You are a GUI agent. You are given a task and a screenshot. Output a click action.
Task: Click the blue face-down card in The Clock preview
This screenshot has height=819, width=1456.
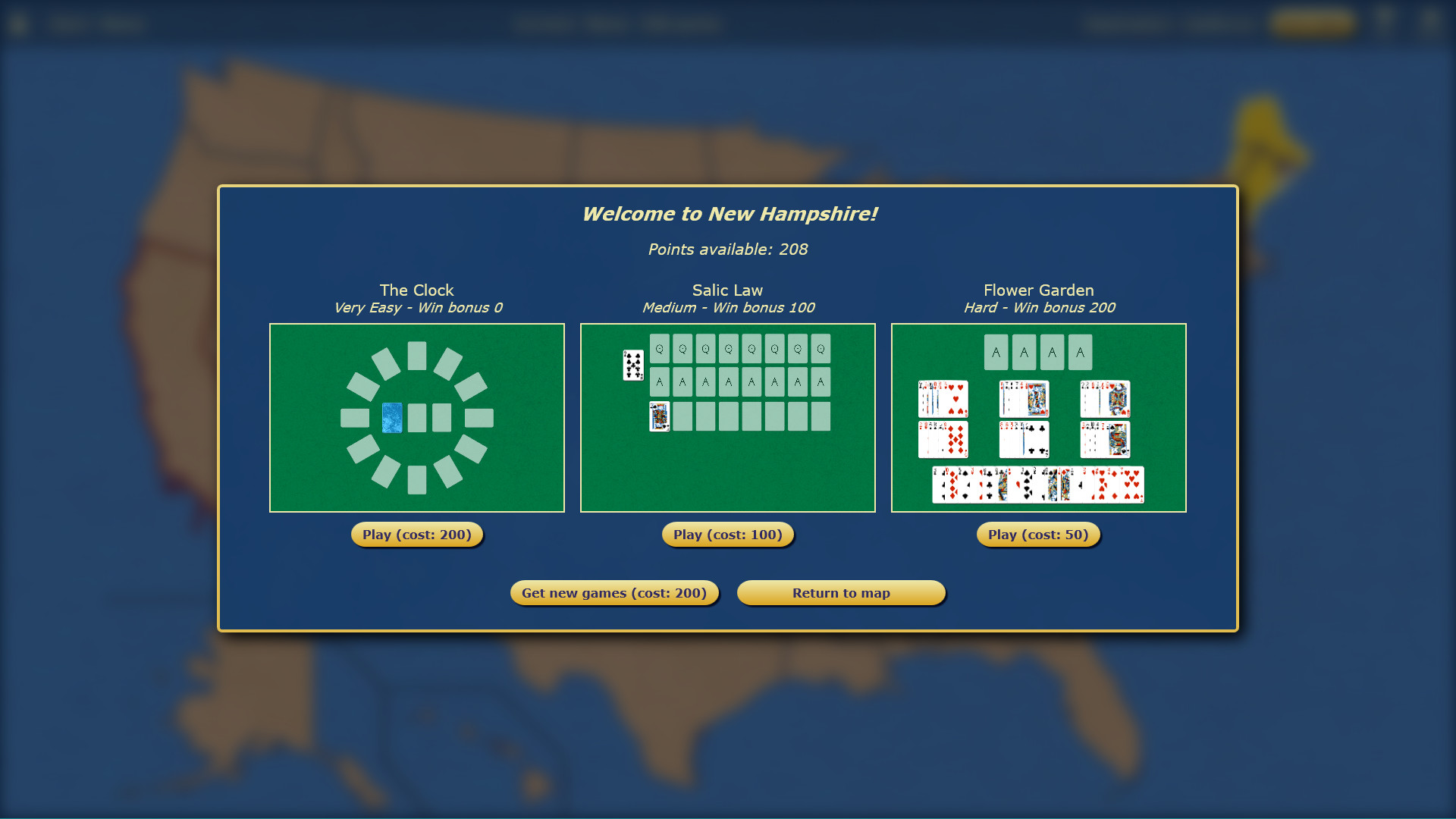tap(391, 418)
